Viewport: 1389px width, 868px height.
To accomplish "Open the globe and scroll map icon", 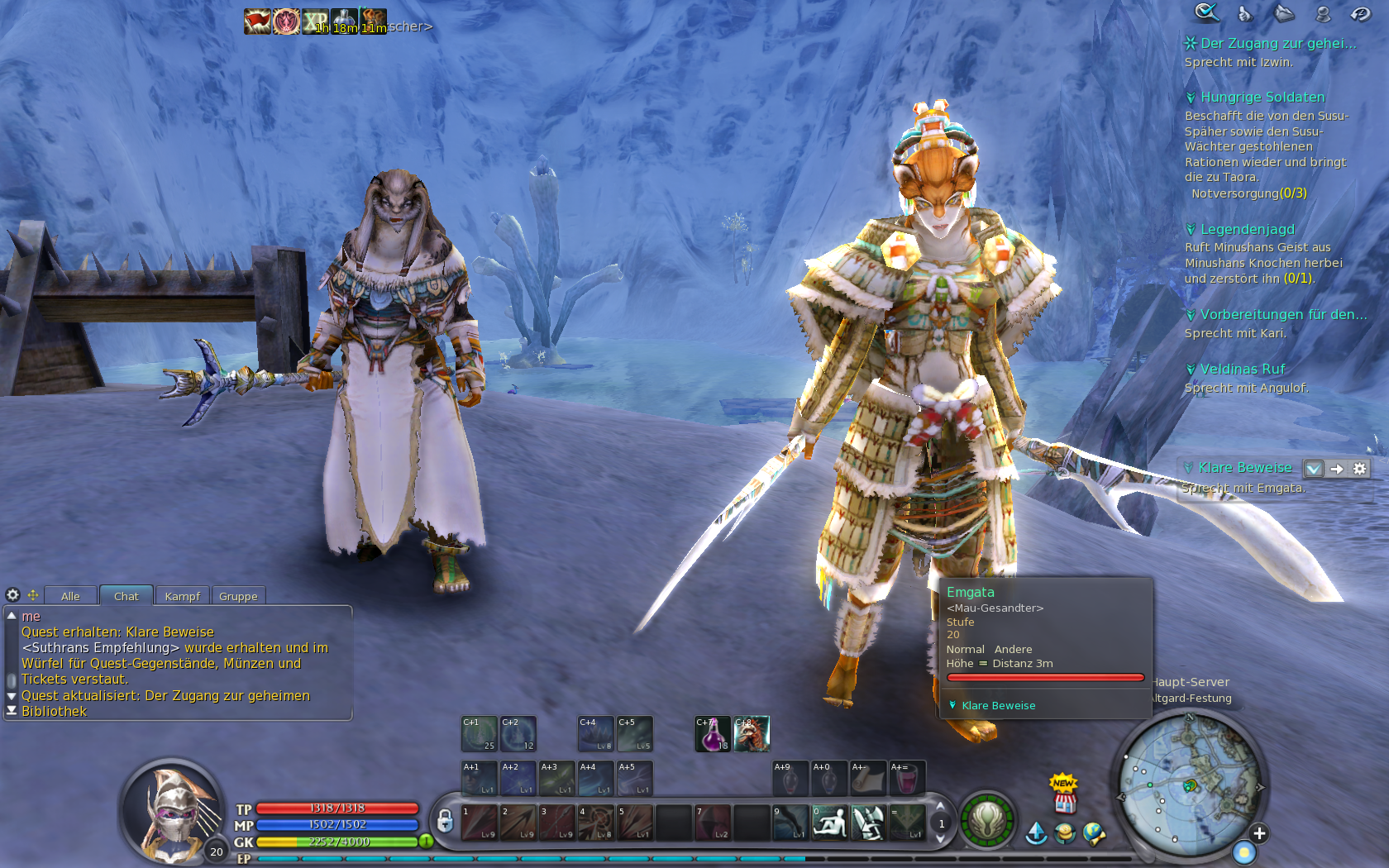I will 1094,833.
